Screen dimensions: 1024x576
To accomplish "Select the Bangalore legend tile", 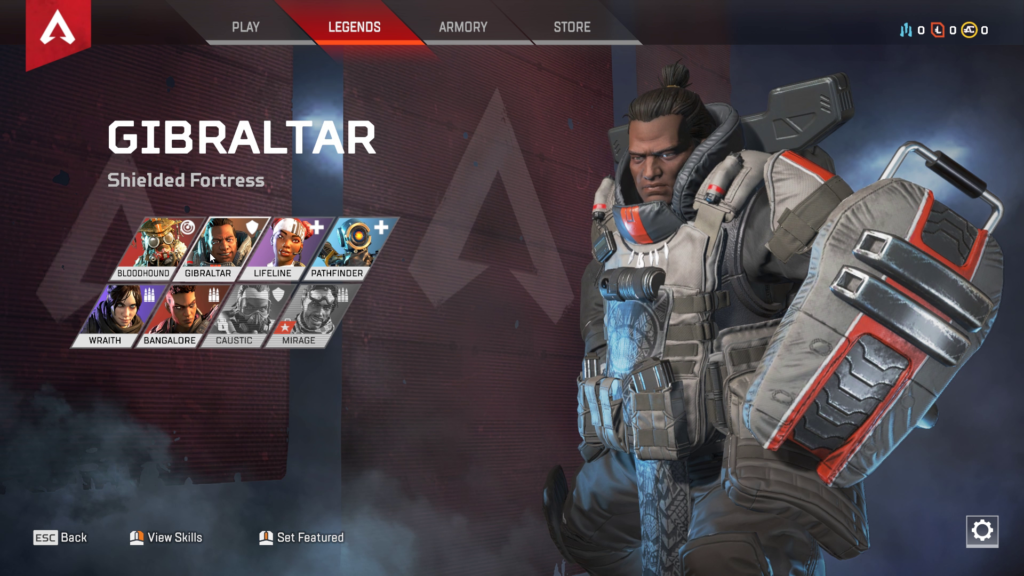I will click(177, 316).
